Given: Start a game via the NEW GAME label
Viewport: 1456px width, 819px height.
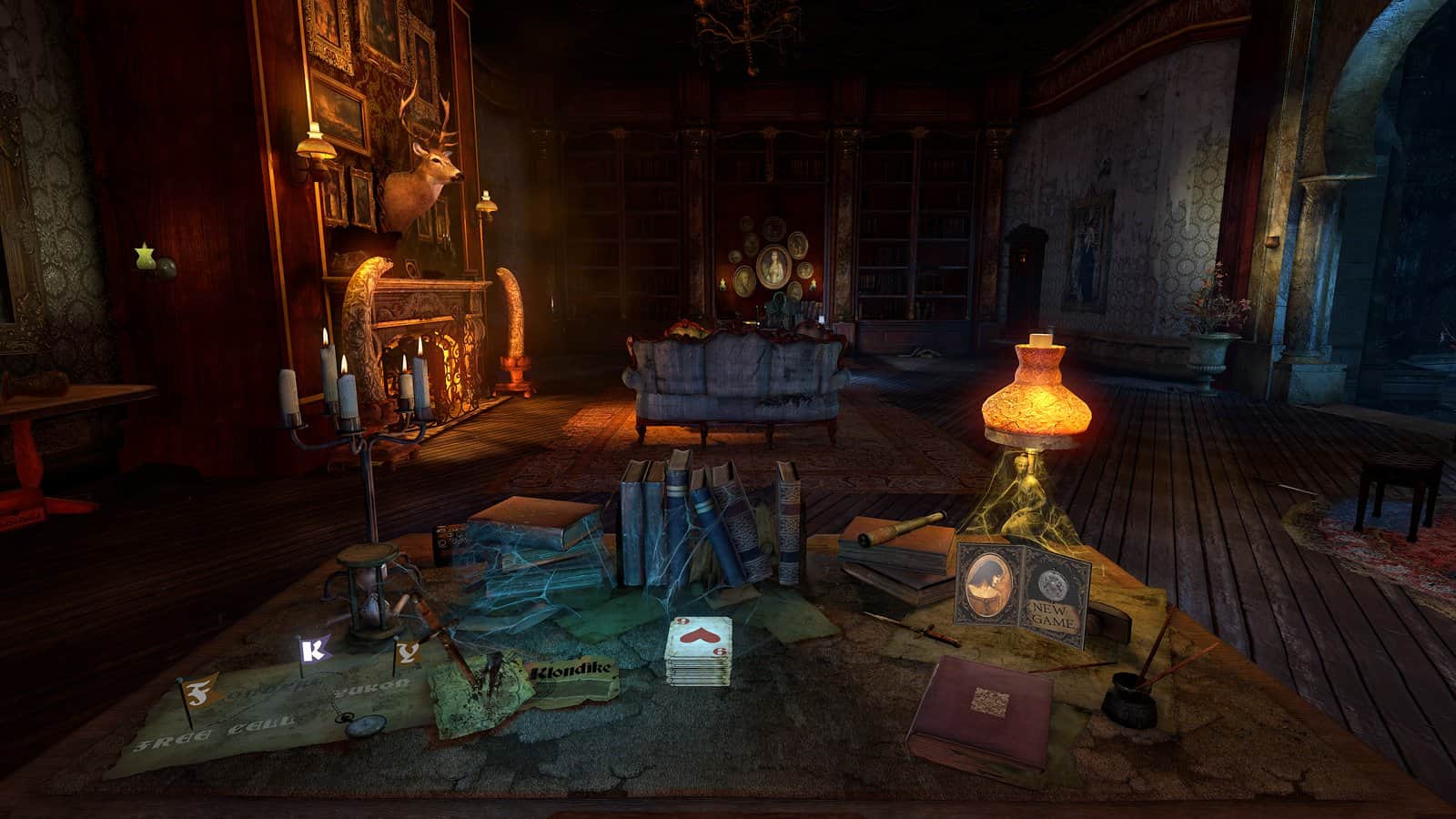Looking at the screenshot, I should pyautogui.click(x=1052, y=615).
